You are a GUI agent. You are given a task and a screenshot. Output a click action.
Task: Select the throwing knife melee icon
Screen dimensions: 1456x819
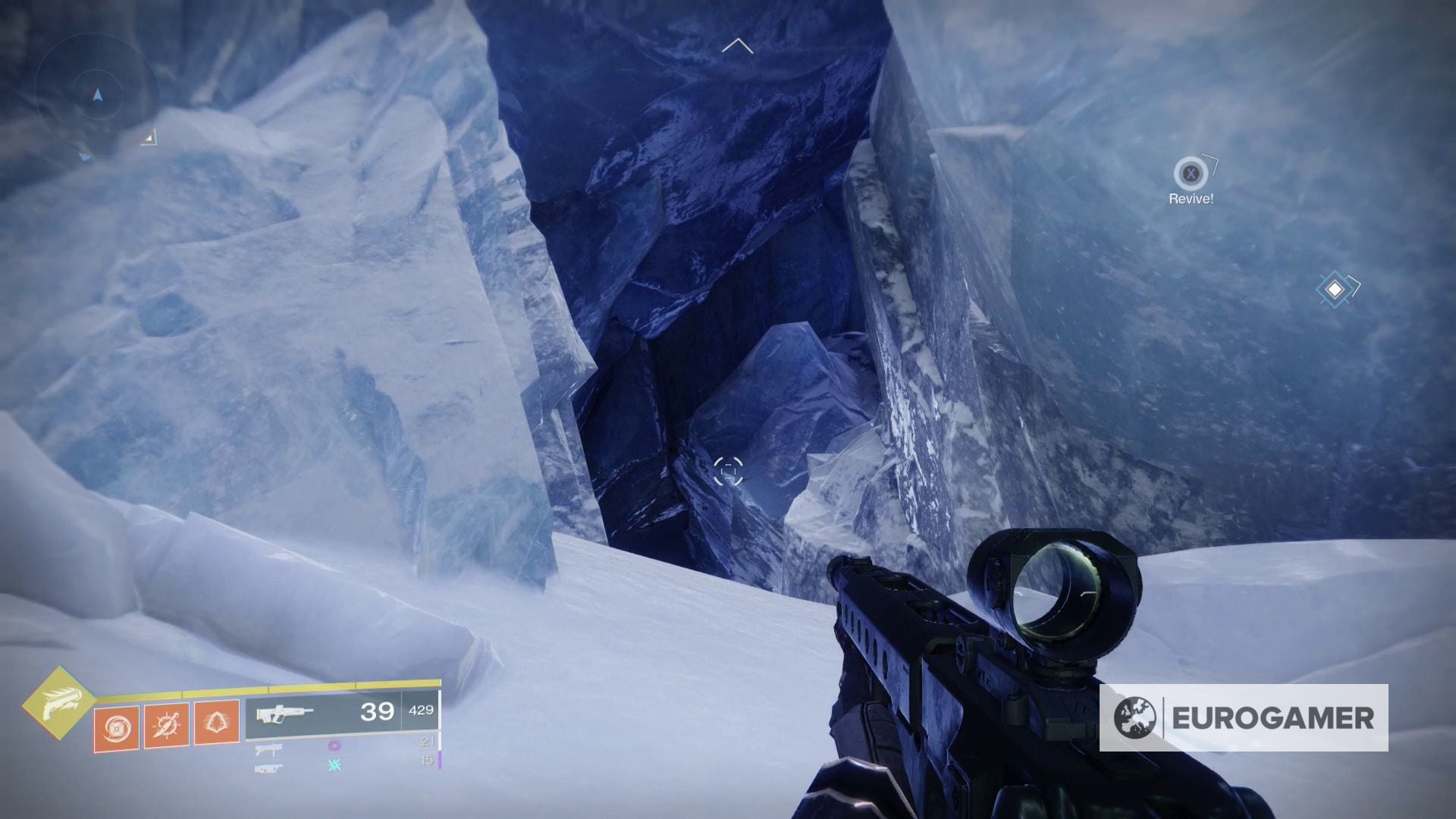[x=168, y=726]
